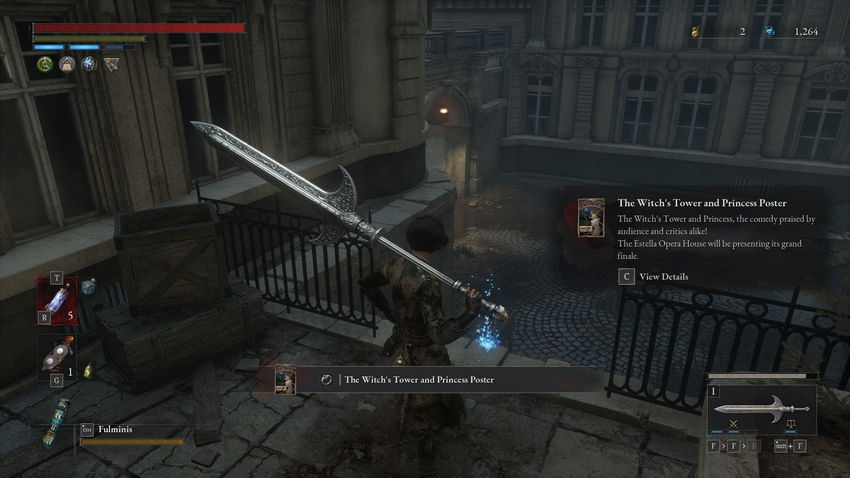
Task: Click the green circular buff status icon
Action: 45,64
